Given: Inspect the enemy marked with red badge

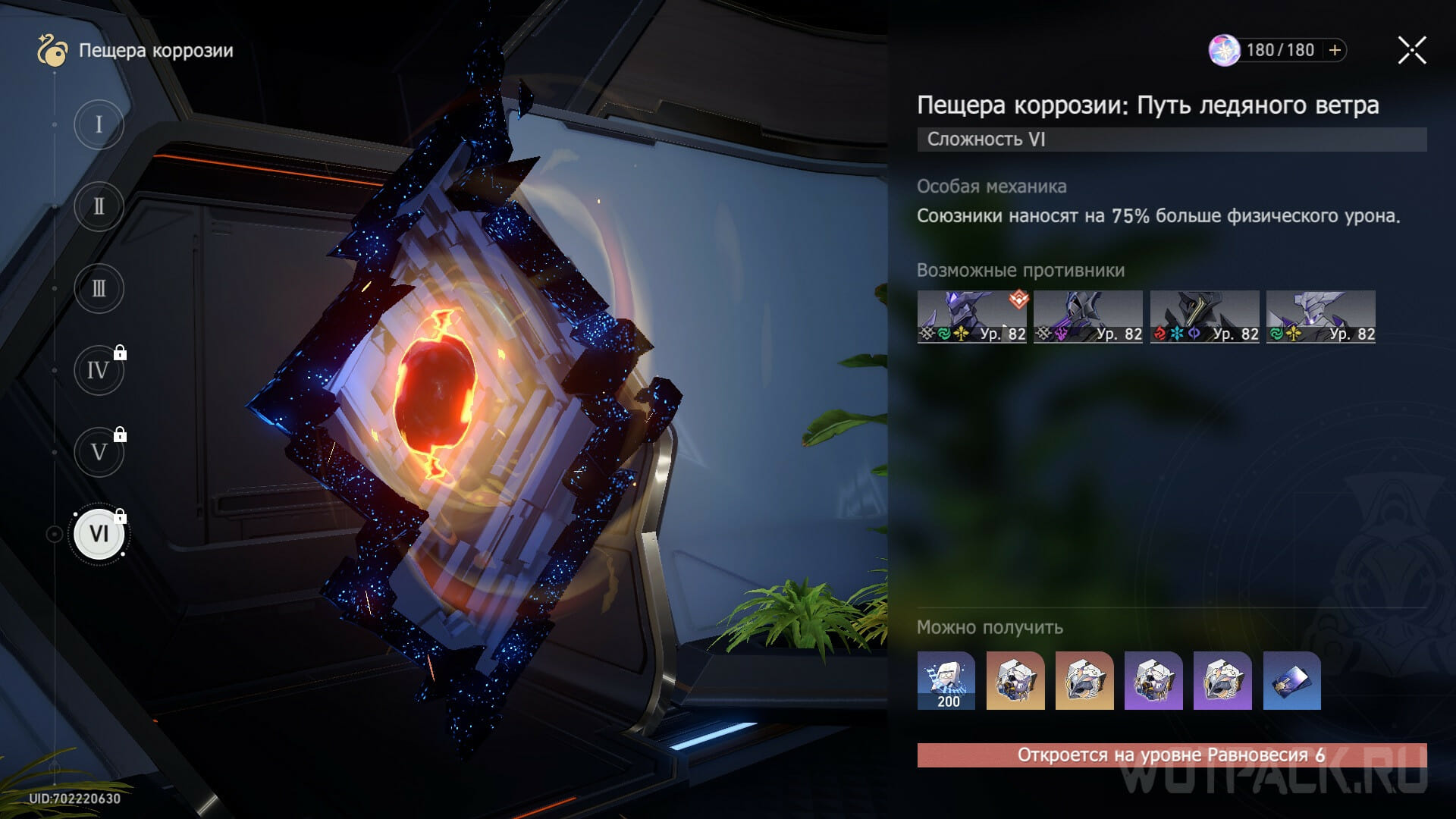Looking at the screenshot, I should [x=971, y=317].
